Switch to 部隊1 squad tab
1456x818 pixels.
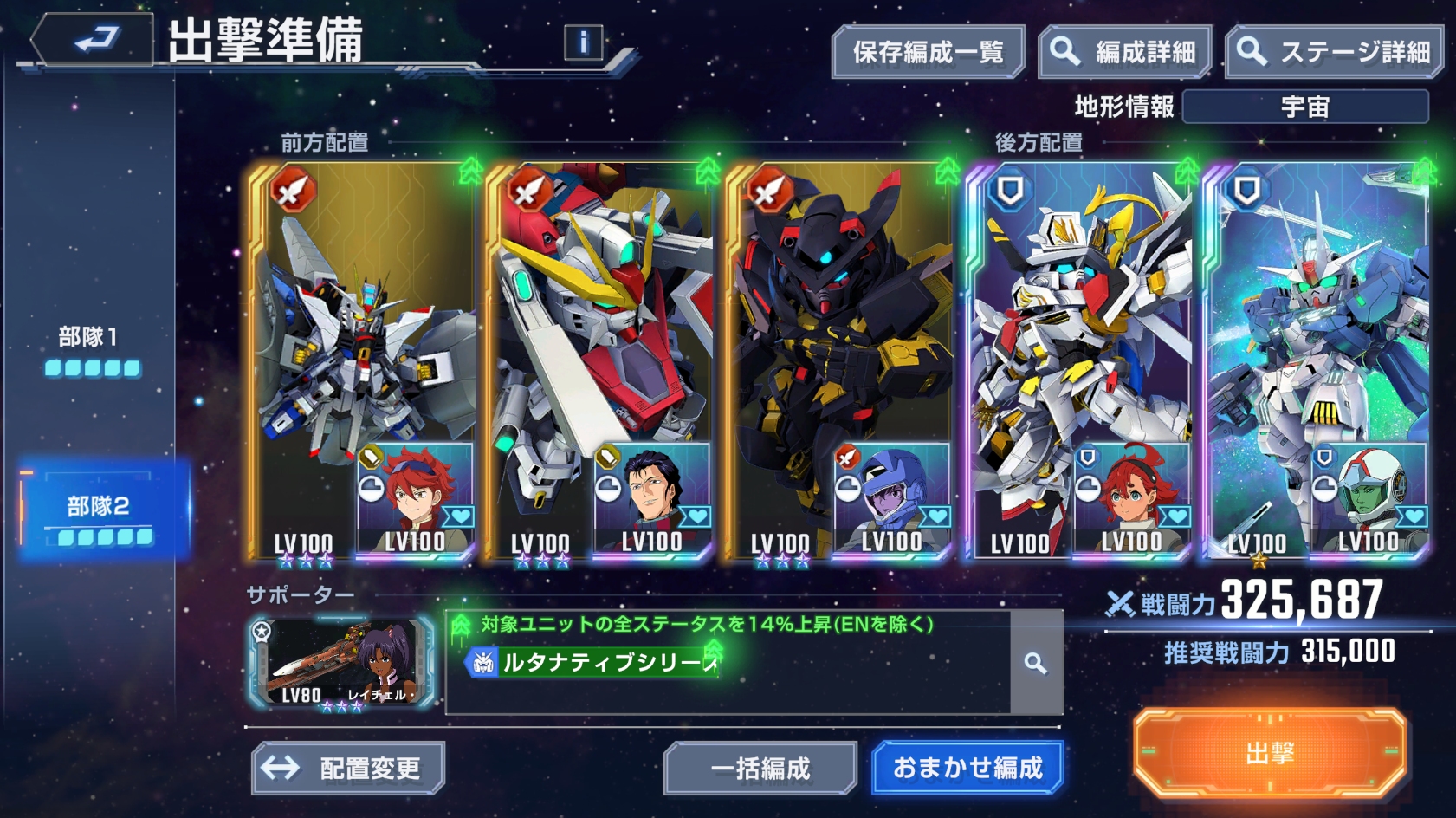pyautogui.click(x=91, y=349)
